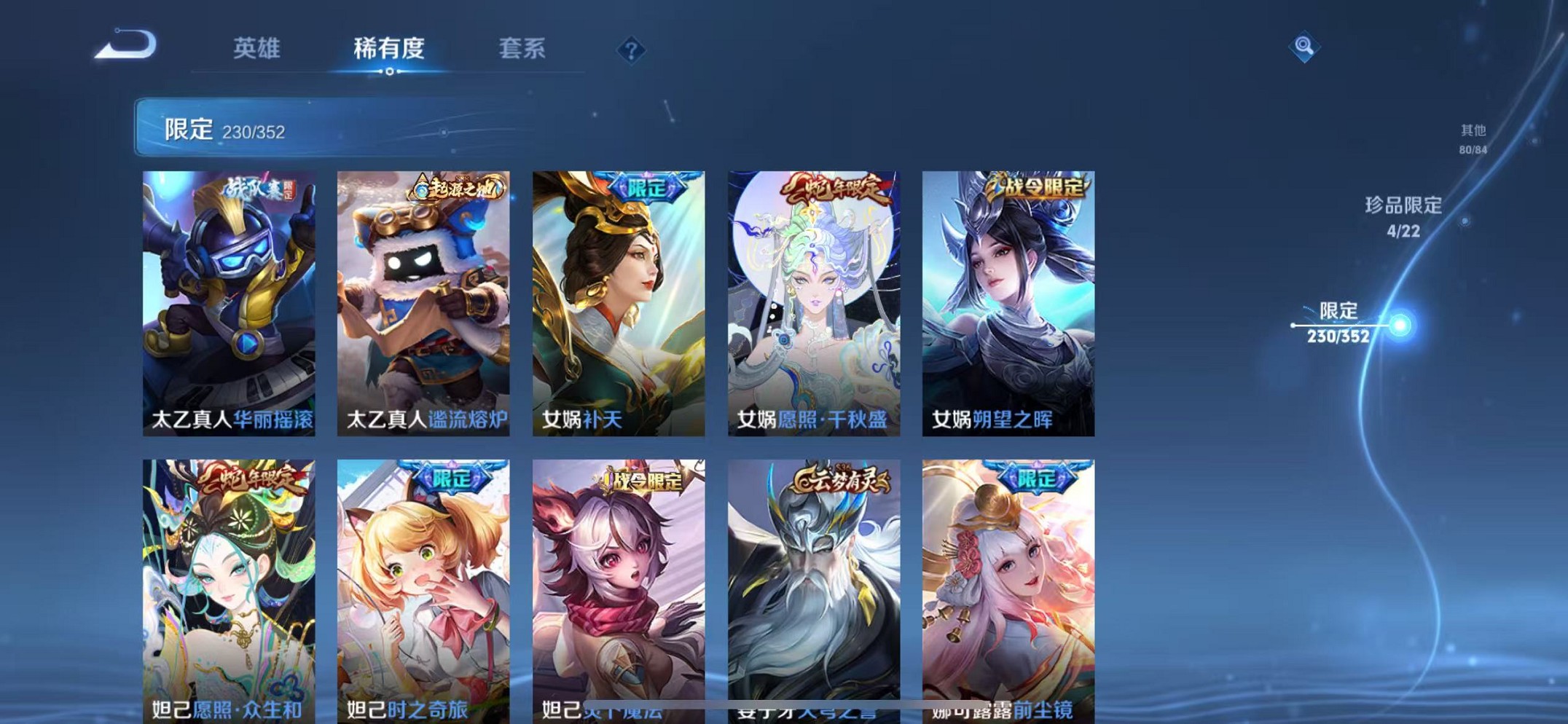Click the 云梦有灵 banner on the Jiang Ziya skin
This screenshot has height=724, width=1568.
click(x=839, y=481)
